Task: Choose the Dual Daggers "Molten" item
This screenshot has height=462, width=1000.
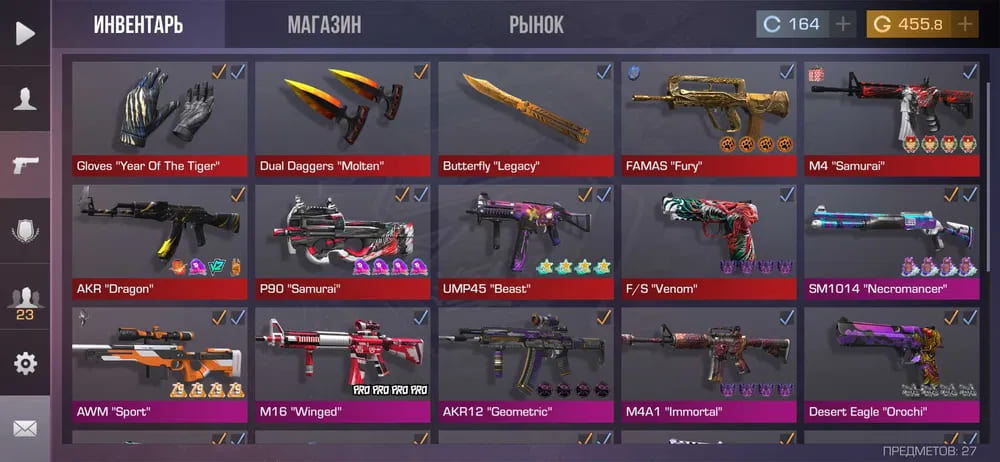Action: click(343, 118)
